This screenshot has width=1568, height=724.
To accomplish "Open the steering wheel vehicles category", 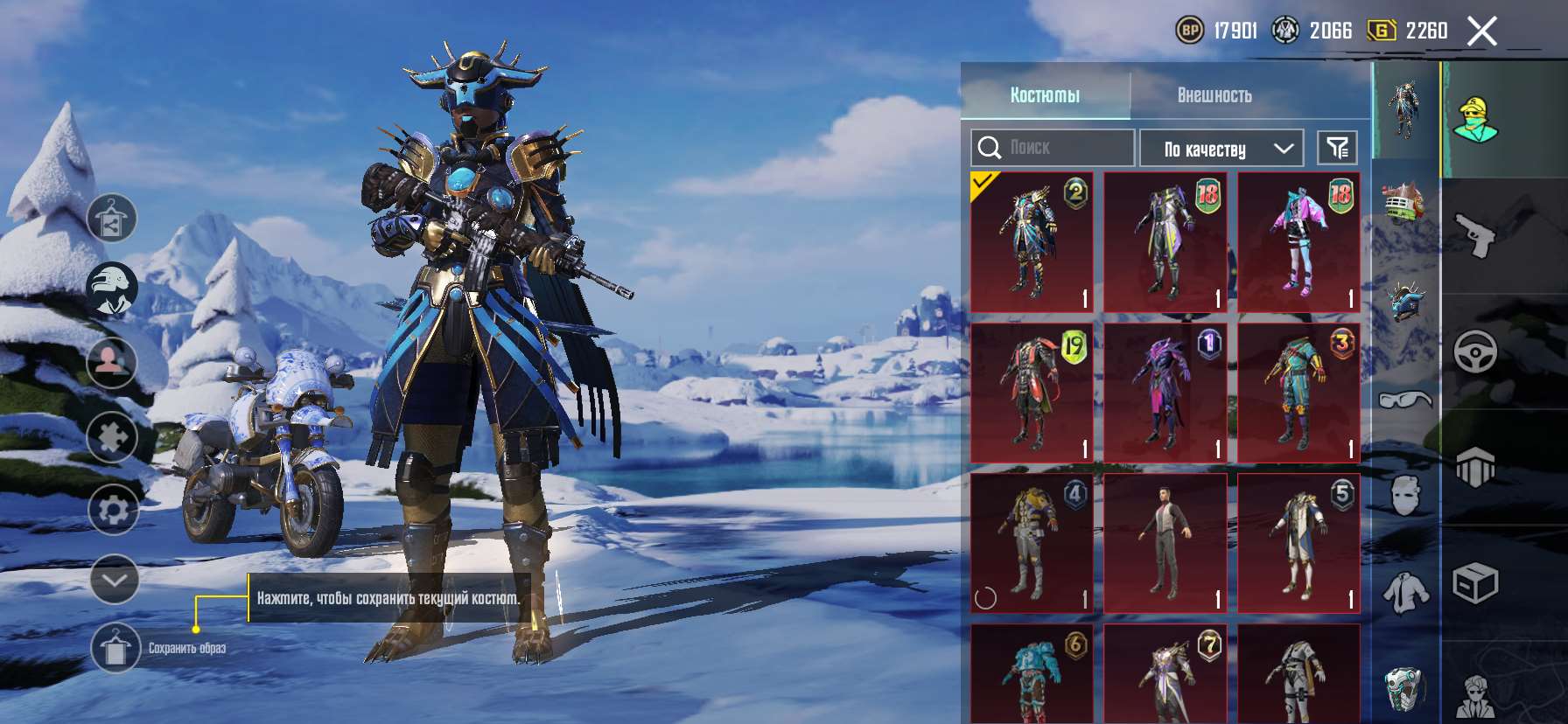I will pyautogui.click(x=1475, y=352).
